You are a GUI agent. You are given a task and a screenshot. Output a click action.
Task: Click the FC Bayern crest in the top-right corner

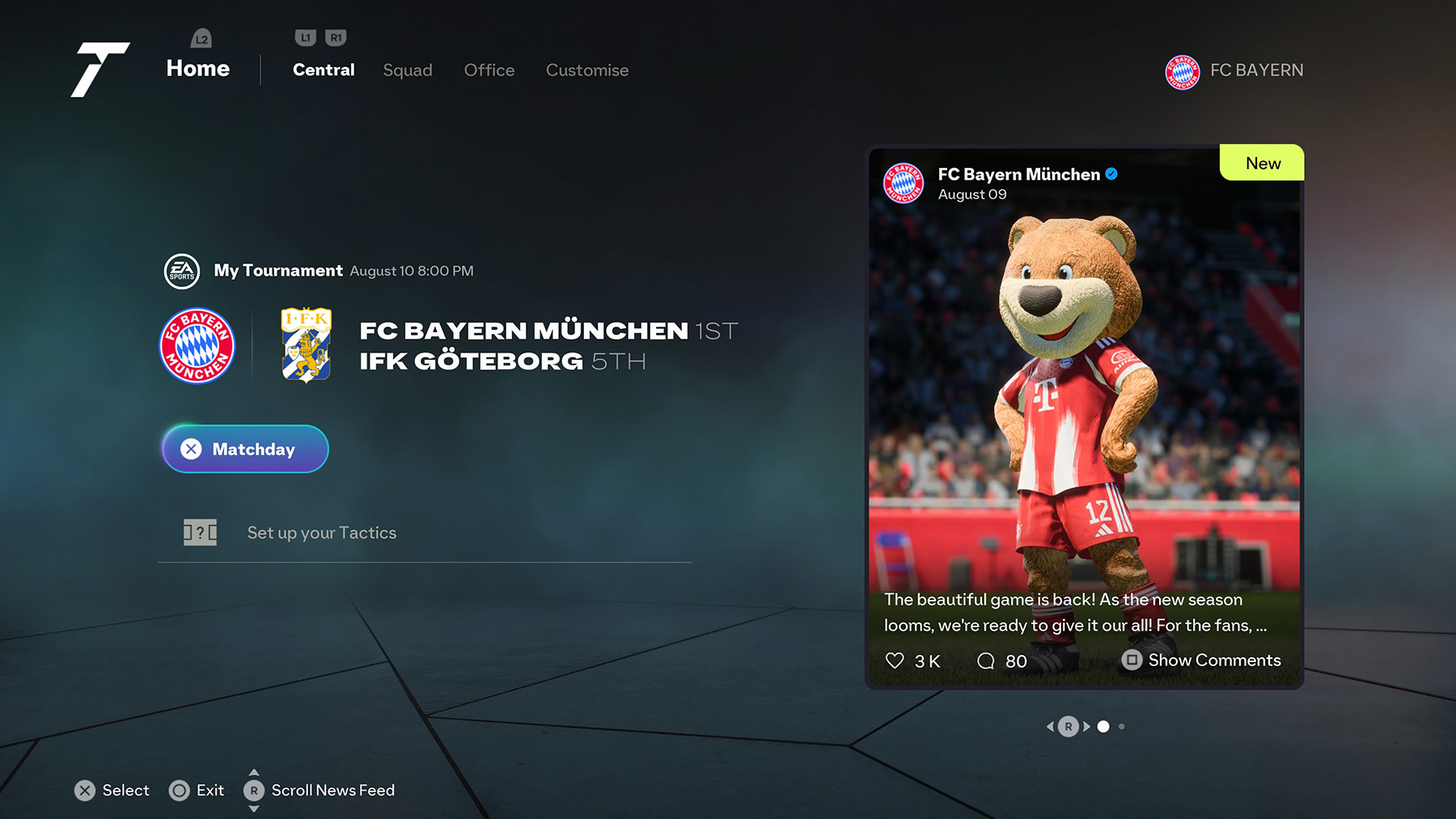coord(1182,71)
